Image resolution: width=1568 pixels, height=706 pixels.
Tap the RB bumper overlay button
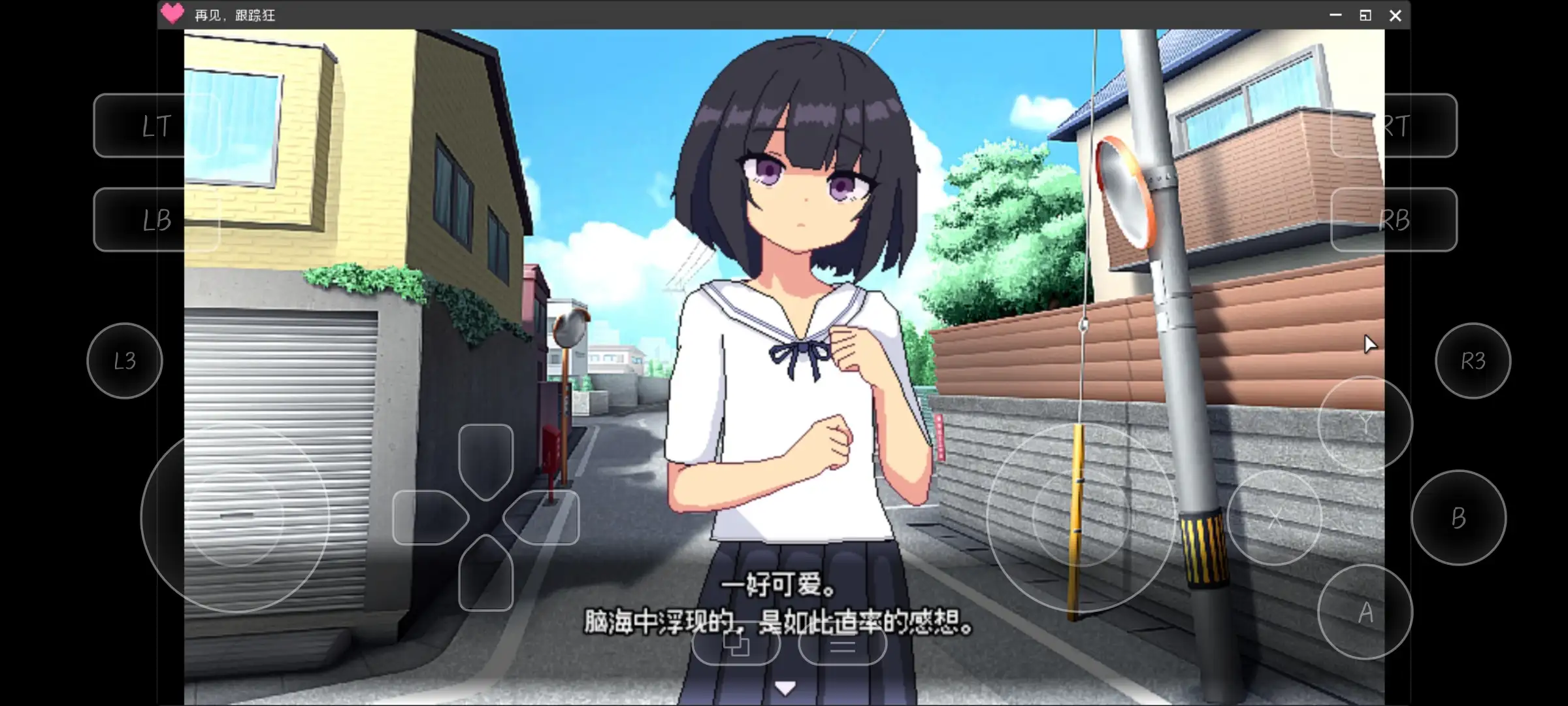pyautogui.click(x=1394, y=220)
